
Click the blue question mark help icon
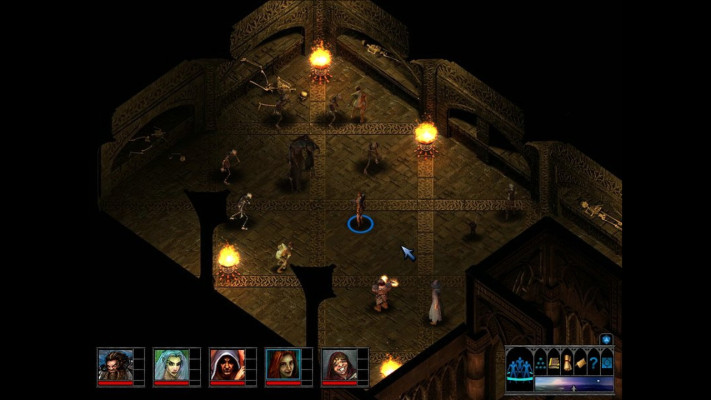tap(593, 361)
